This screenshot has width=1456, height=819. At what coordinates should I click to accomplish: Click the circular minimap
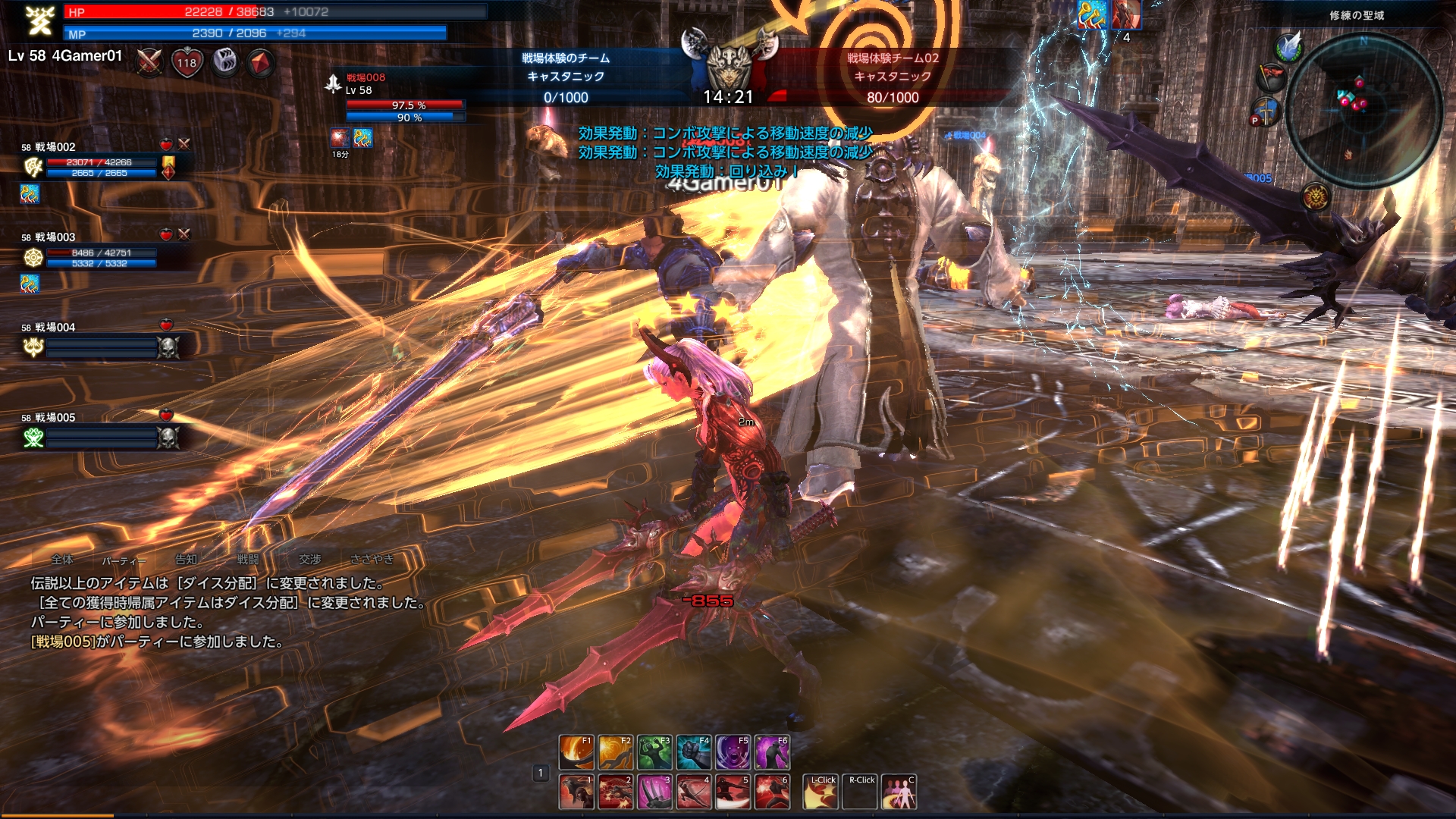pos(1364,110)
